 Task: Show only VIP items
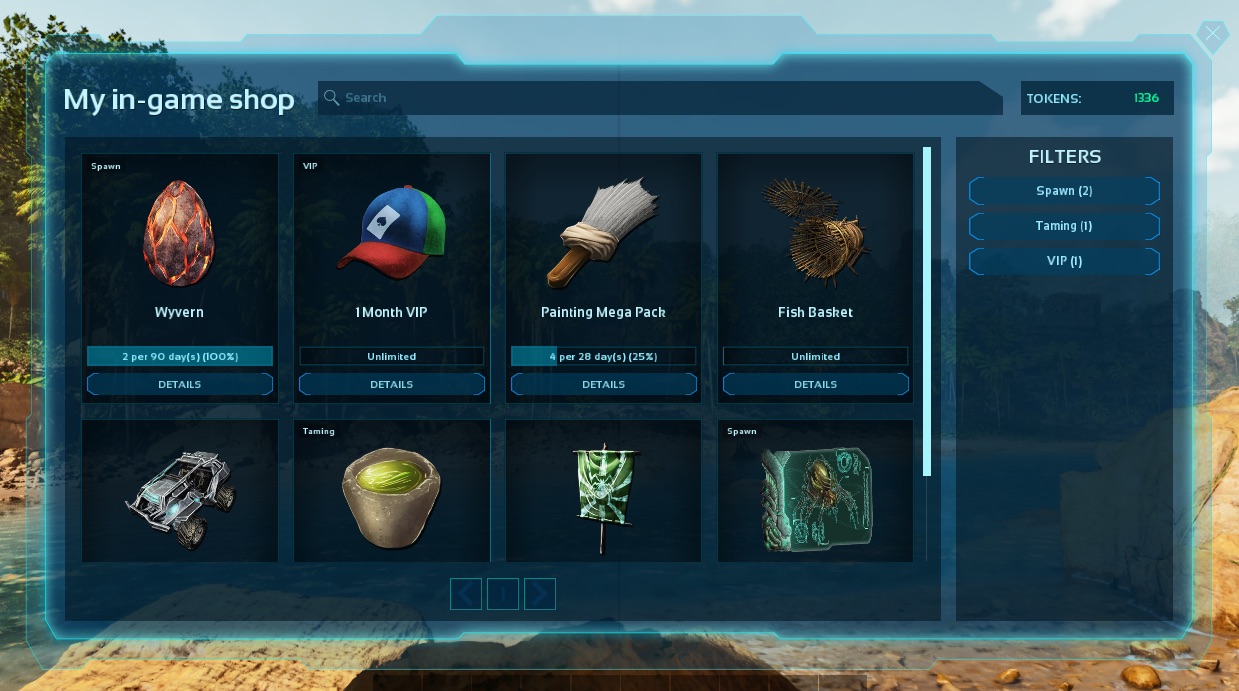[x=1064, y=261]
